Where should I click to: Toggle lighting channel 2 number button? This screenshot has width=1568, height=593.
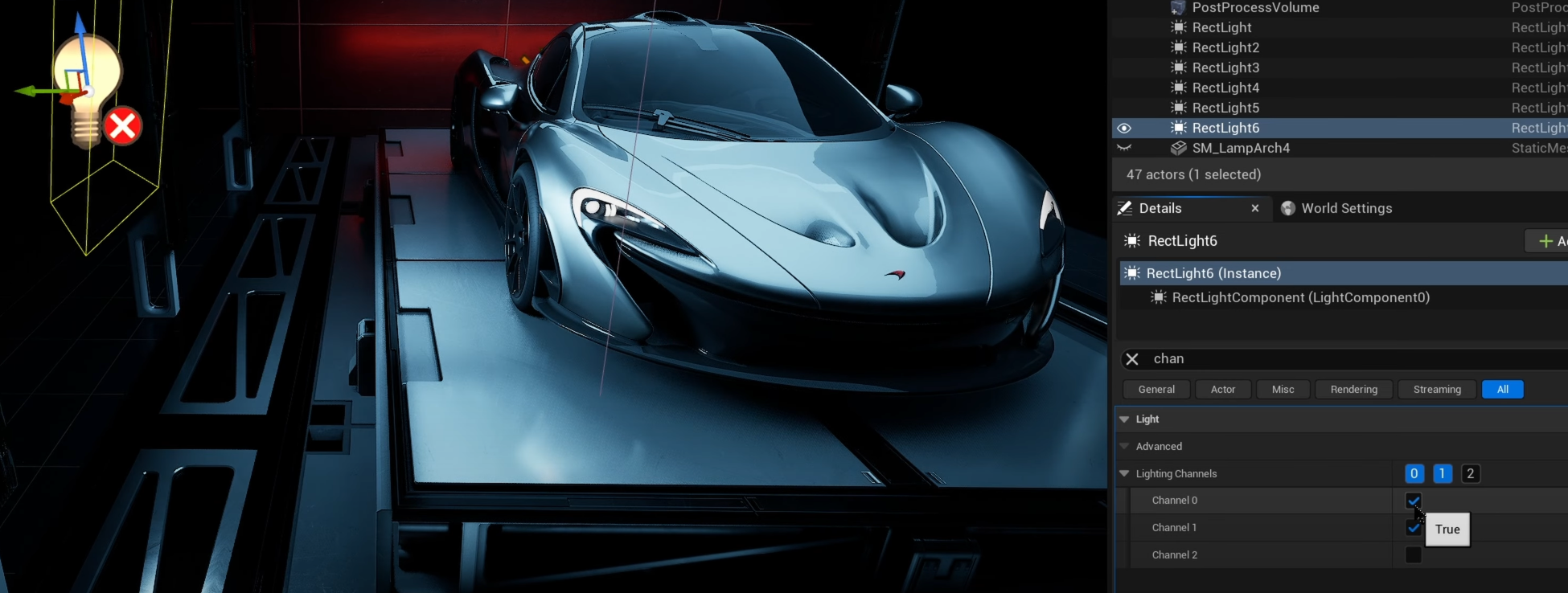[x=1470, y=474]
